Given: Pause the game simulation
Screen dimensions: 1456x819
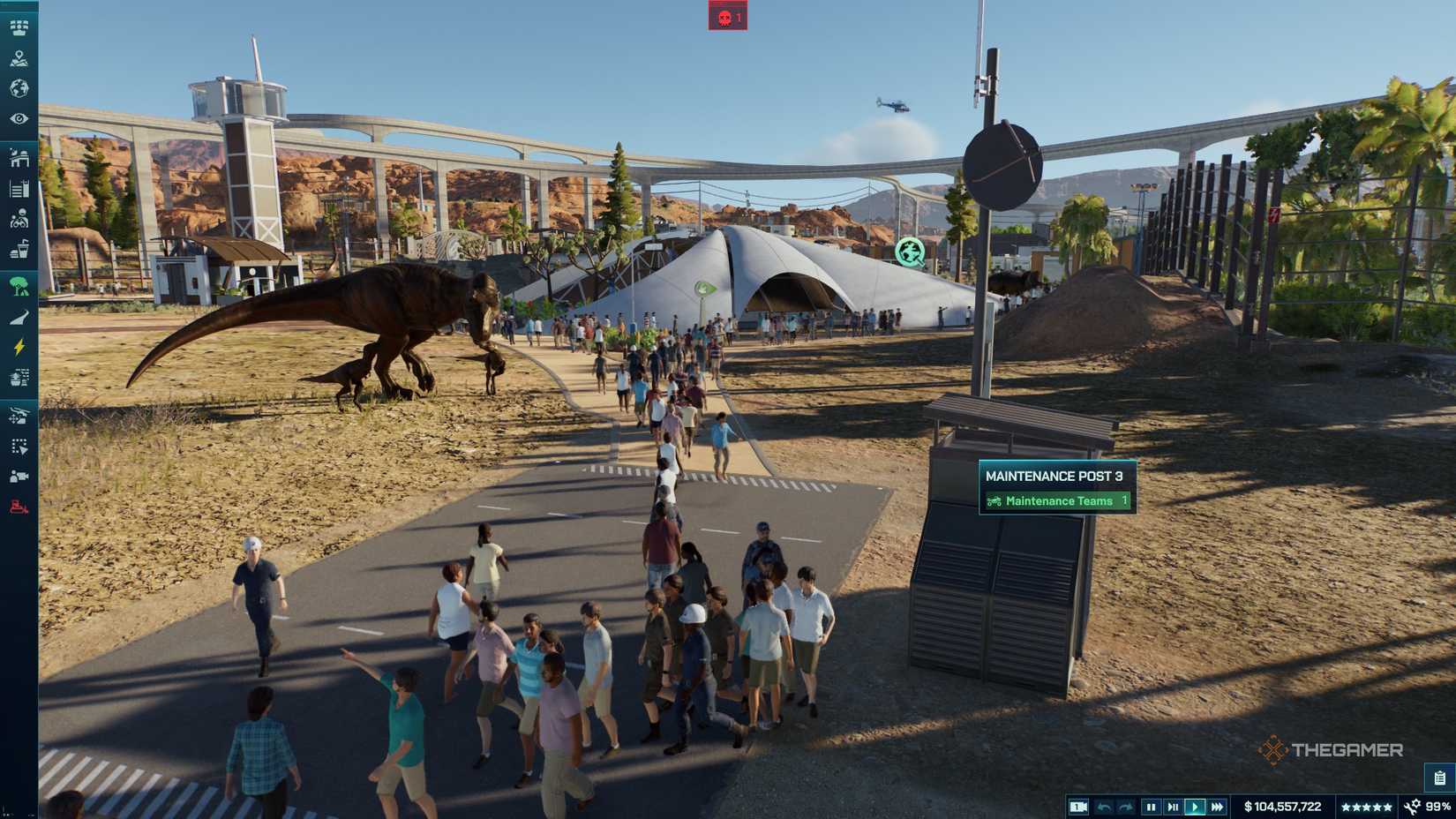Looking at the screenshot, I should click(x=1152, y=806).
